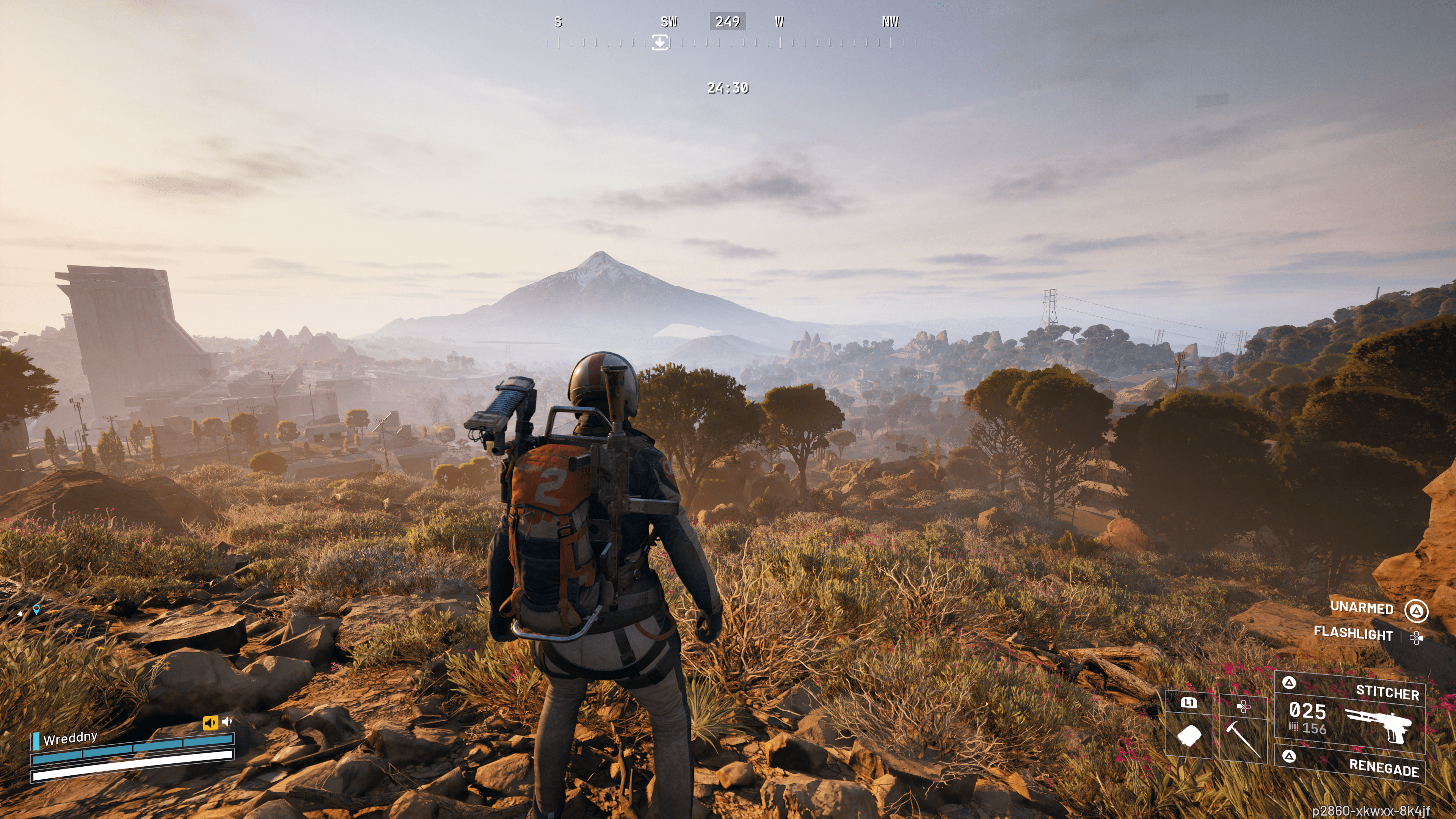This screenshot has height=819, width=1456.
Task: Switch to the Renegade weapon slot
Action: tap(1351, 764)
